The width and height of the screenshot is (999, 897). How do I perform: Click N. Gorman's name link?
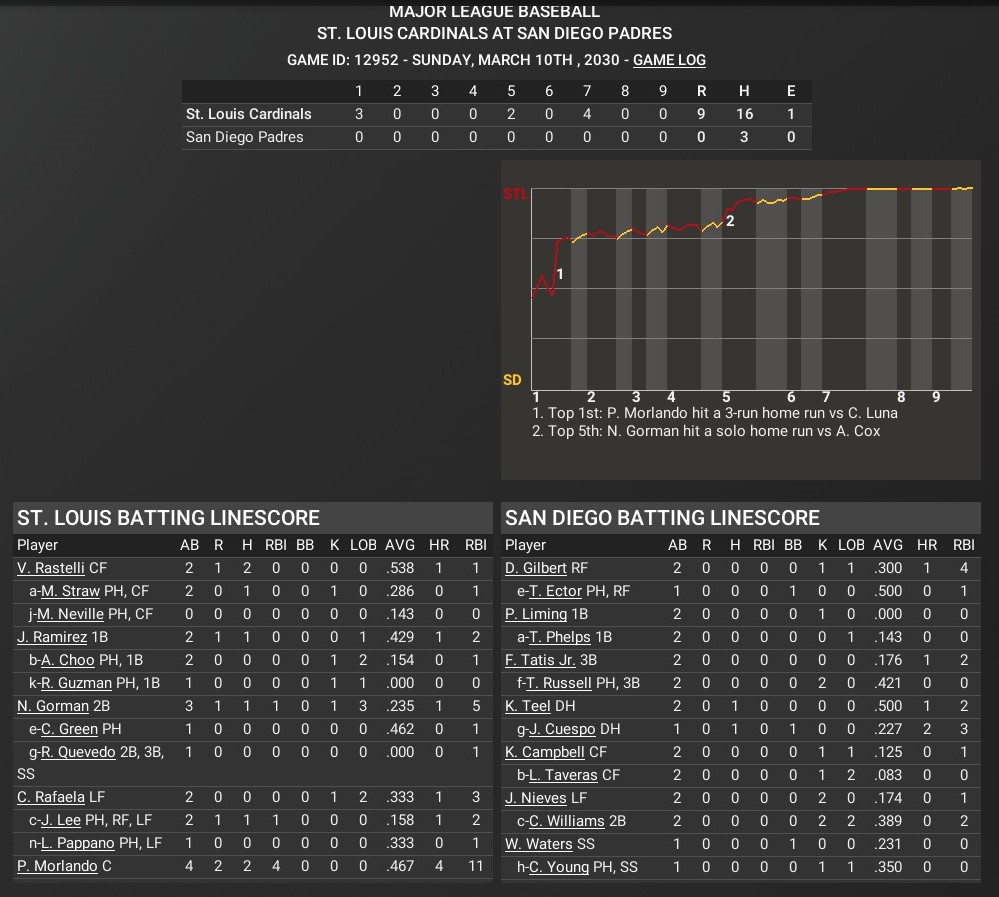(53, 706)
